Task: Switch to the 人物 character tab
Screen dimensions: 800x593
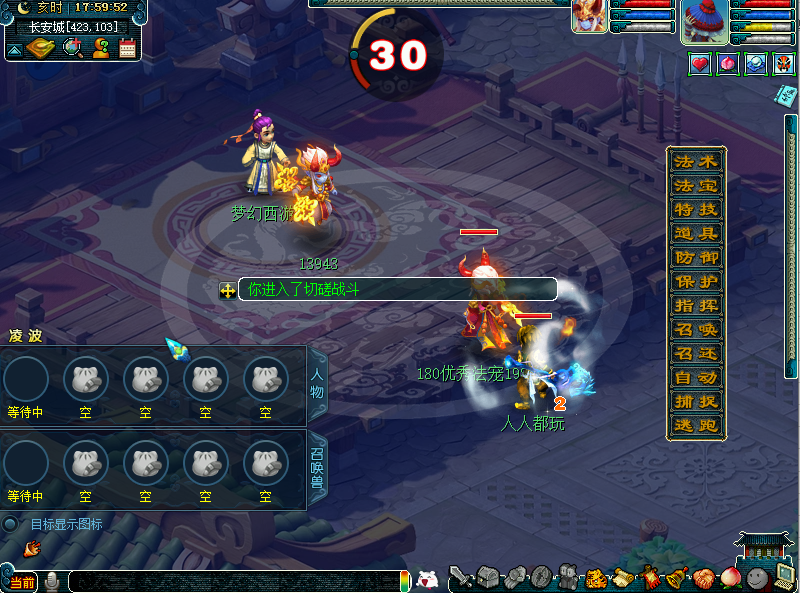Action: point(318,385)
